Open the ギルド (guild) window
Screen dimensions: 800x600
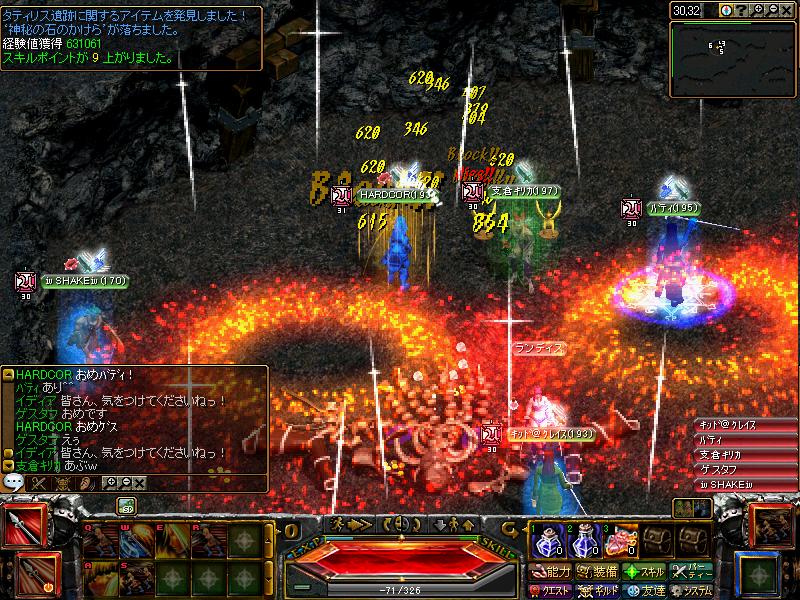tap(597, 589)
